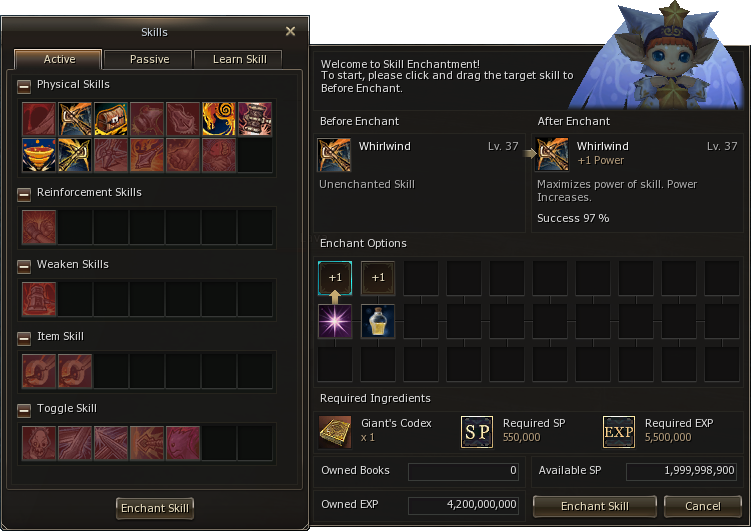Screen dimensions: 751x531
Task: Collapse the Reinforcement Skills section
Action: 24,193
